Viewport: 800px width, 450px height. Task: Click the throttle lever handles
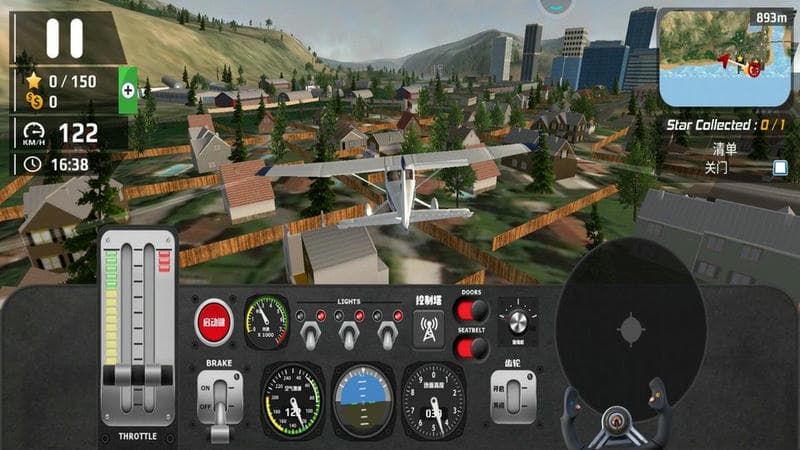(x=136, y=379)
